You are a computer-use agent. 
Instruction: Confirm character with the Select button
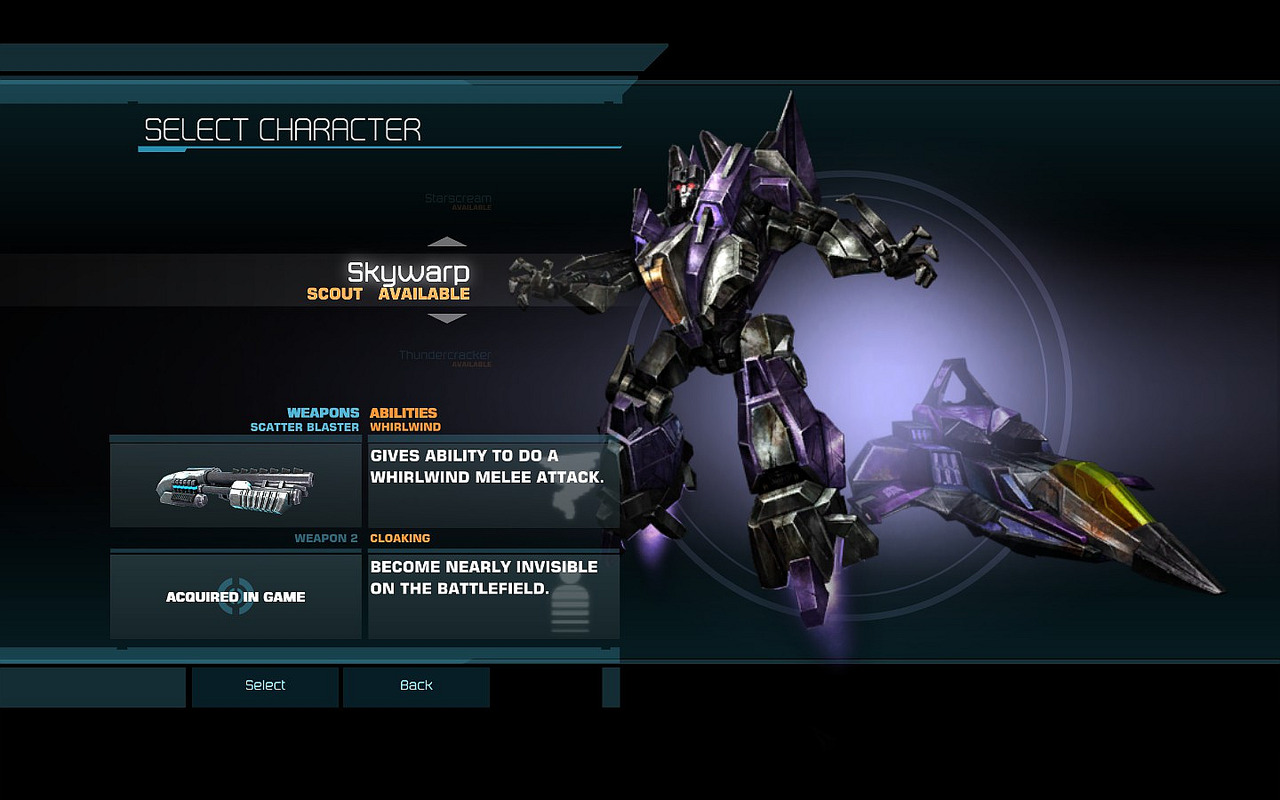coord(265,686)
